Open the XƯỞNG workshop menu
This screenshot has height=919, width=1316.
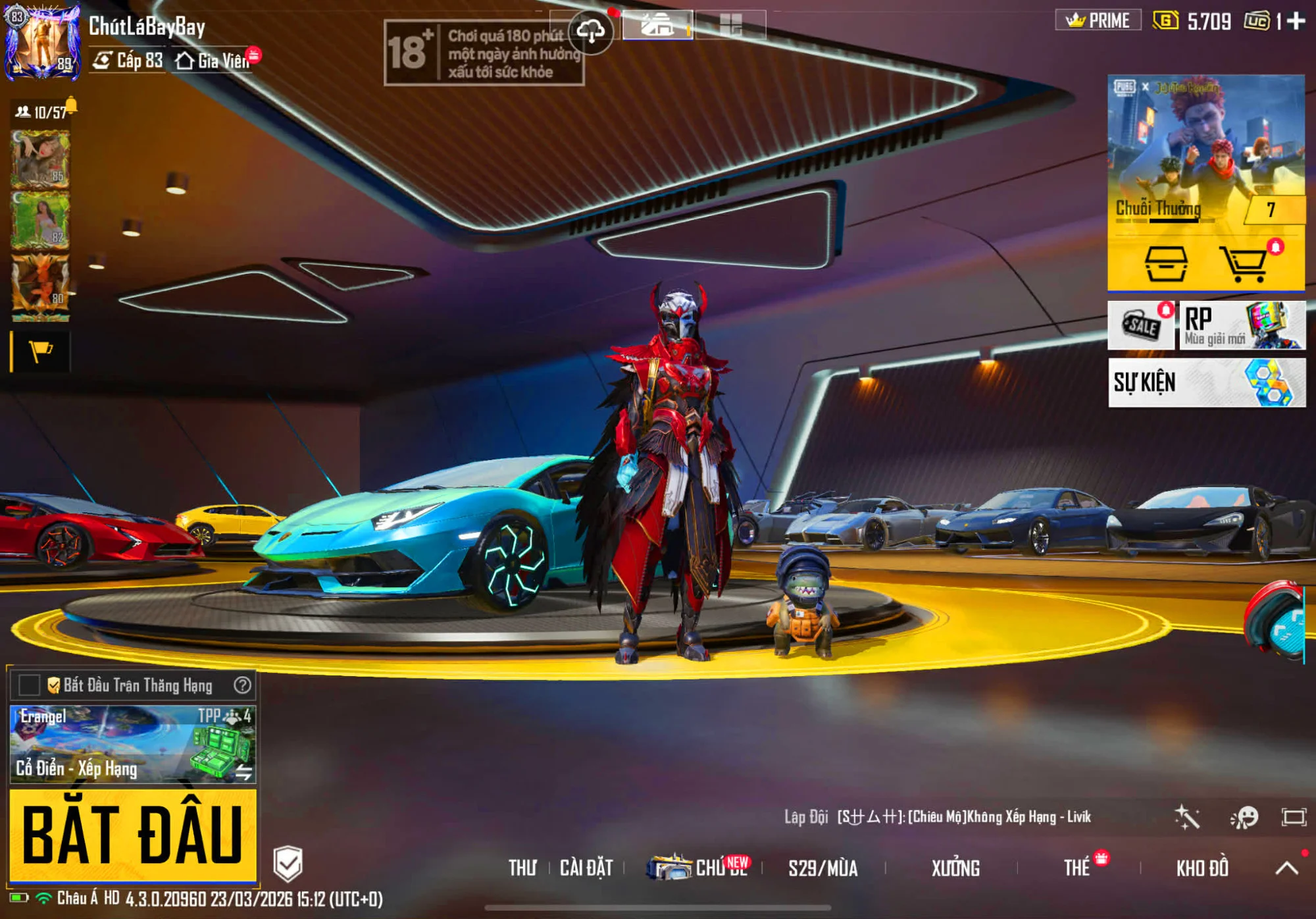click(x=955, y=868)
